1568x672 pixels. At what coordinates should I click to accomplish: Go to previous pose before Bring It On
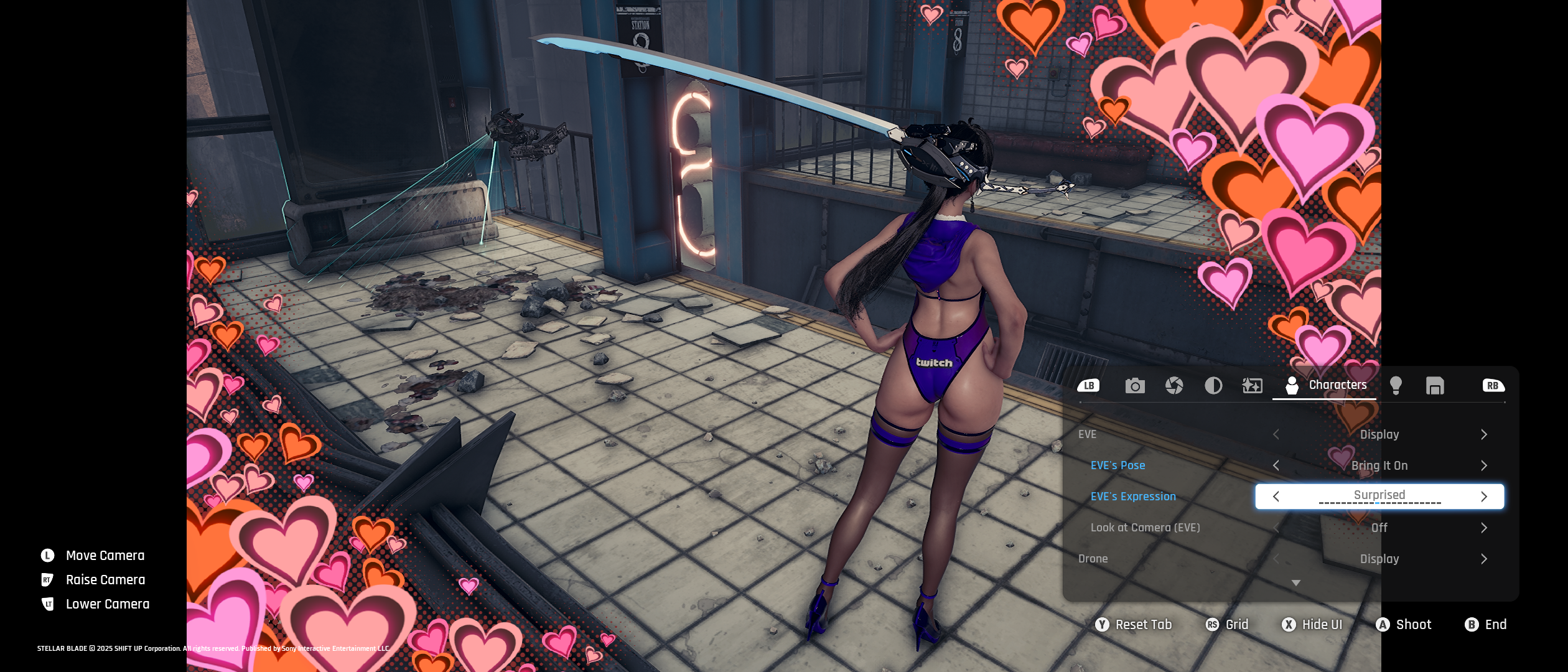pyautogui.click(x=1276, y=465)
